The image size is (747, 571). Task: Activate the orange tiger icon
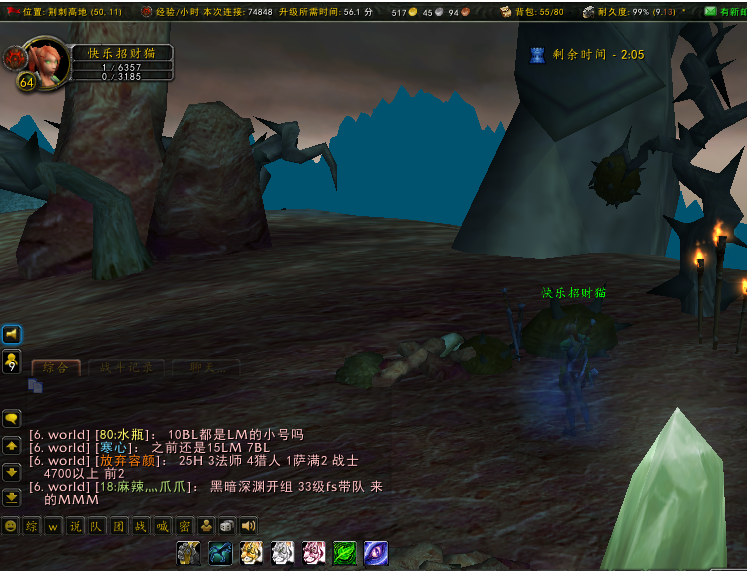pyautogui.click(x=251, y=552)
